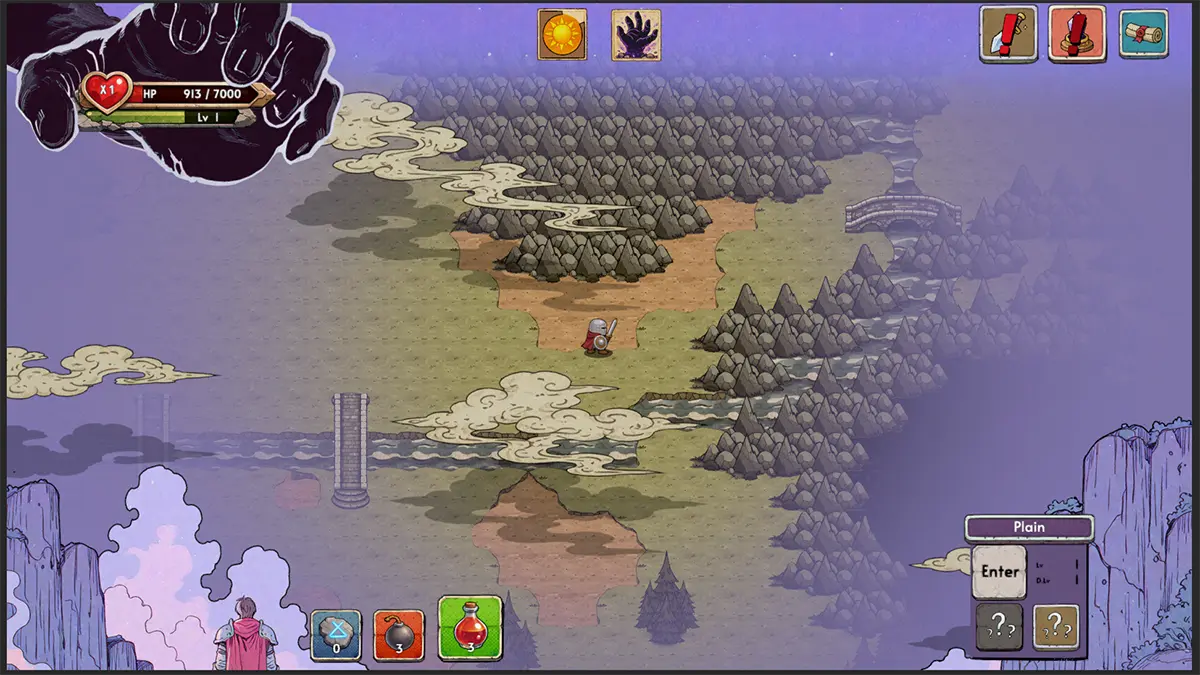Click the gray question mark button
The height and width of the screenshot is (675, 1200).
tap(999, 627)
